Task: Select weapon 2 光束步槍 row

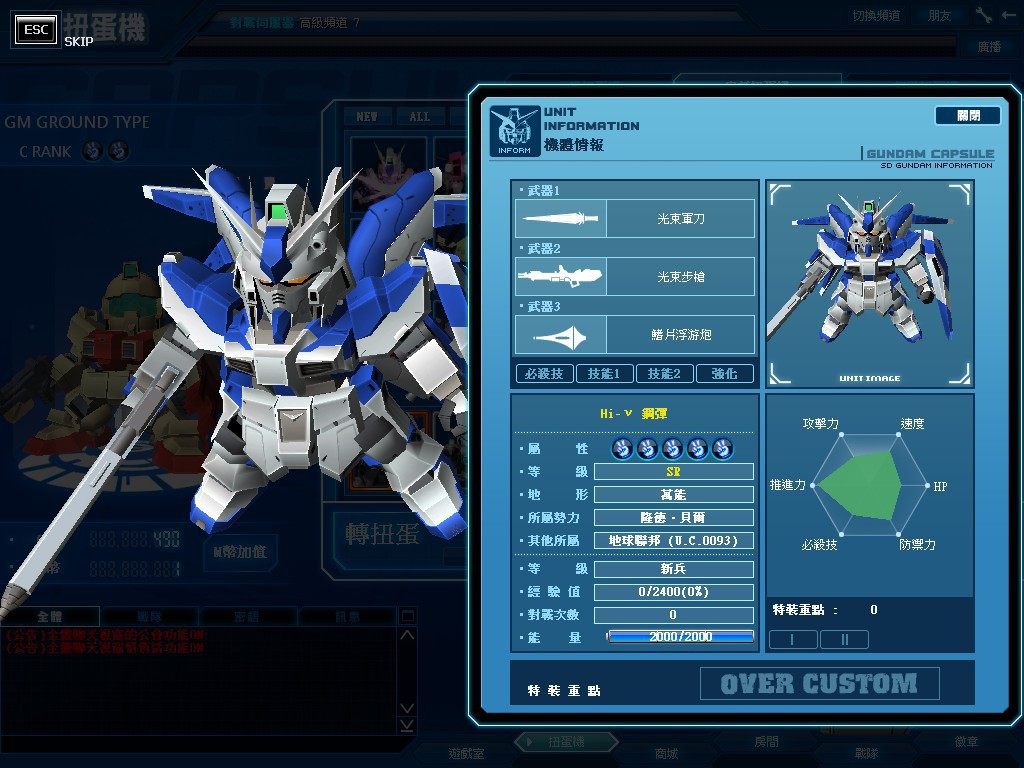Action: [635, 276]
